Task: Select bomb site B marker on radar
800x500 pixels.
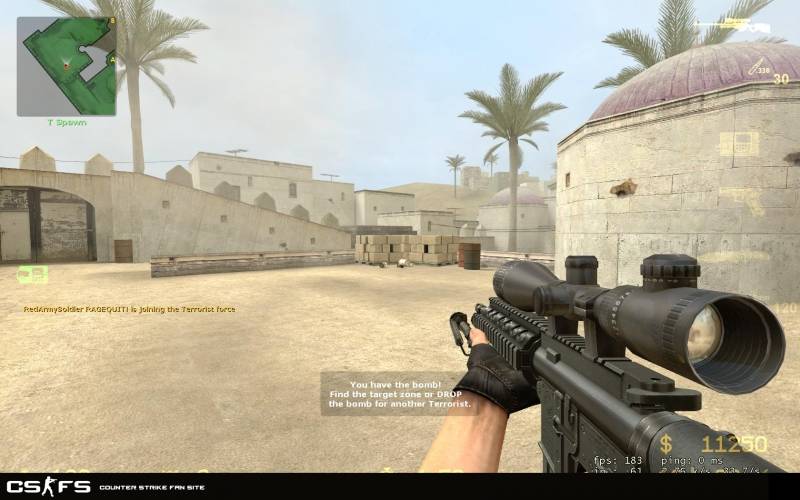Action: [112, 21]
